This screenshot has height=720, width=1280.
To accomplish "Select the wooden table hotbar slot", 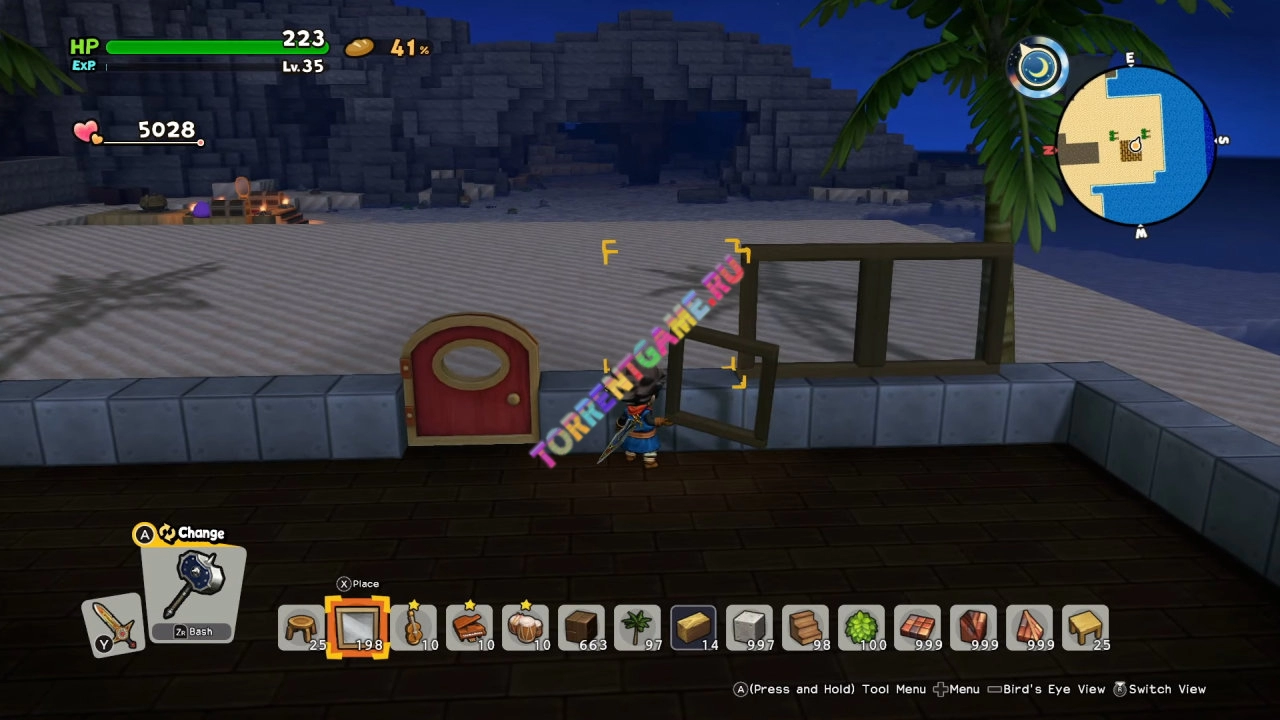I will tap(1085, 629).
